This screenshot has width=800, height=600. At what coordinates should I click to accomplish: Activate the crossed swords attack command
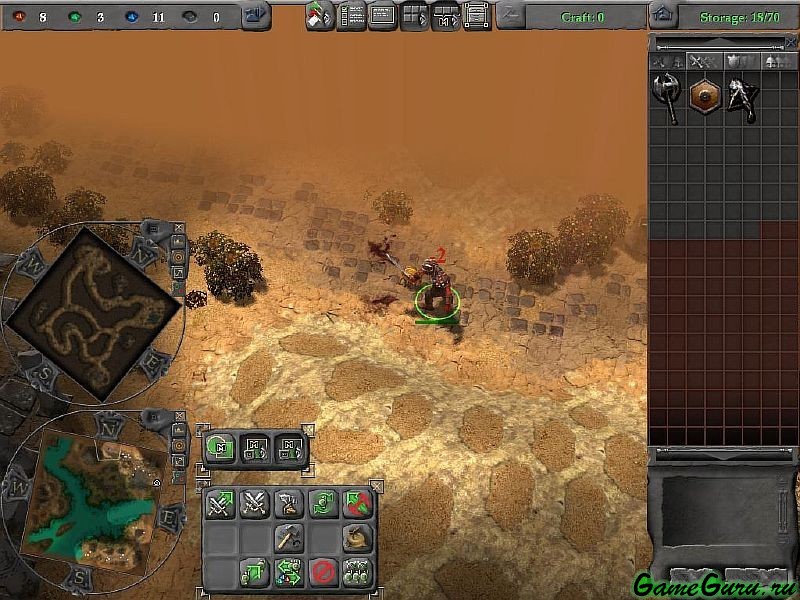click(255, 503)
